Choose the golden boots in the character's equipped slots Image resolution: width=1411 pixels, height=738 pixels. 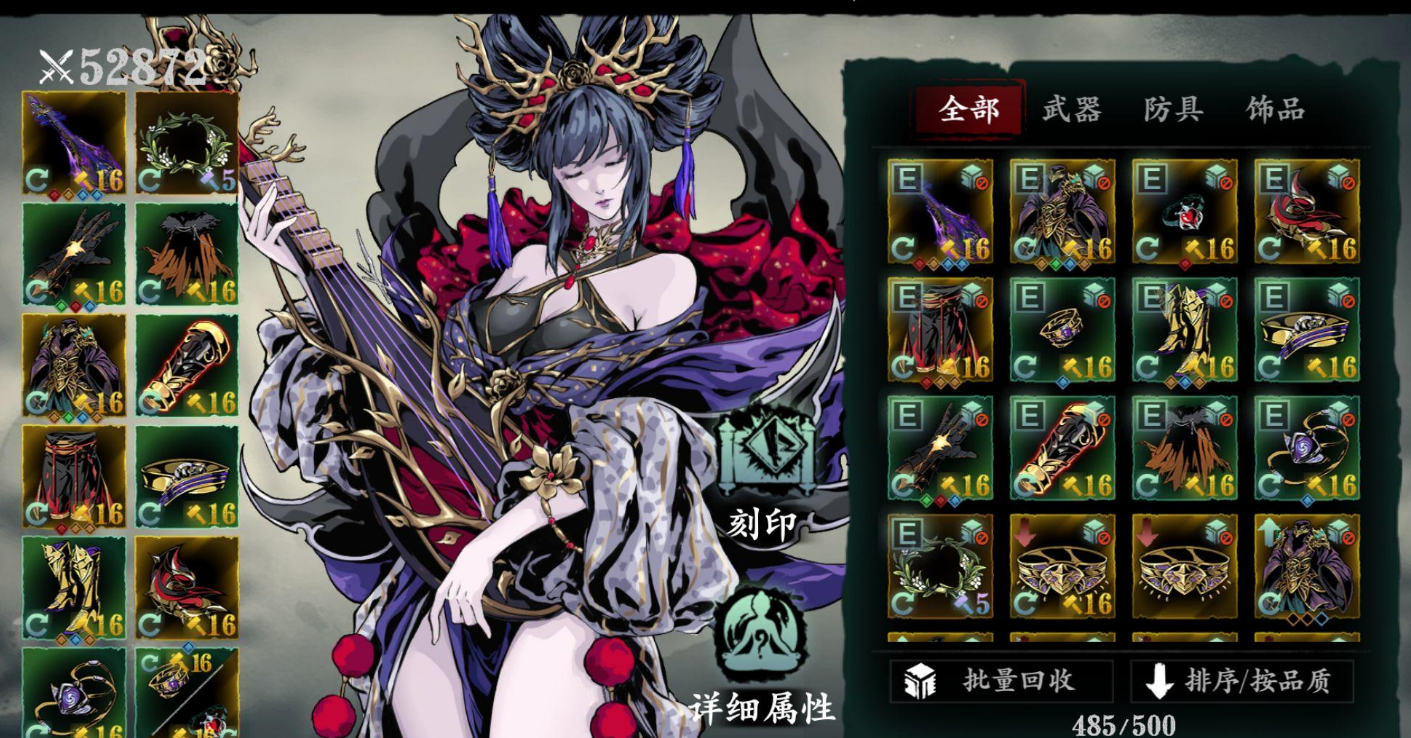[x=74, y=588]
